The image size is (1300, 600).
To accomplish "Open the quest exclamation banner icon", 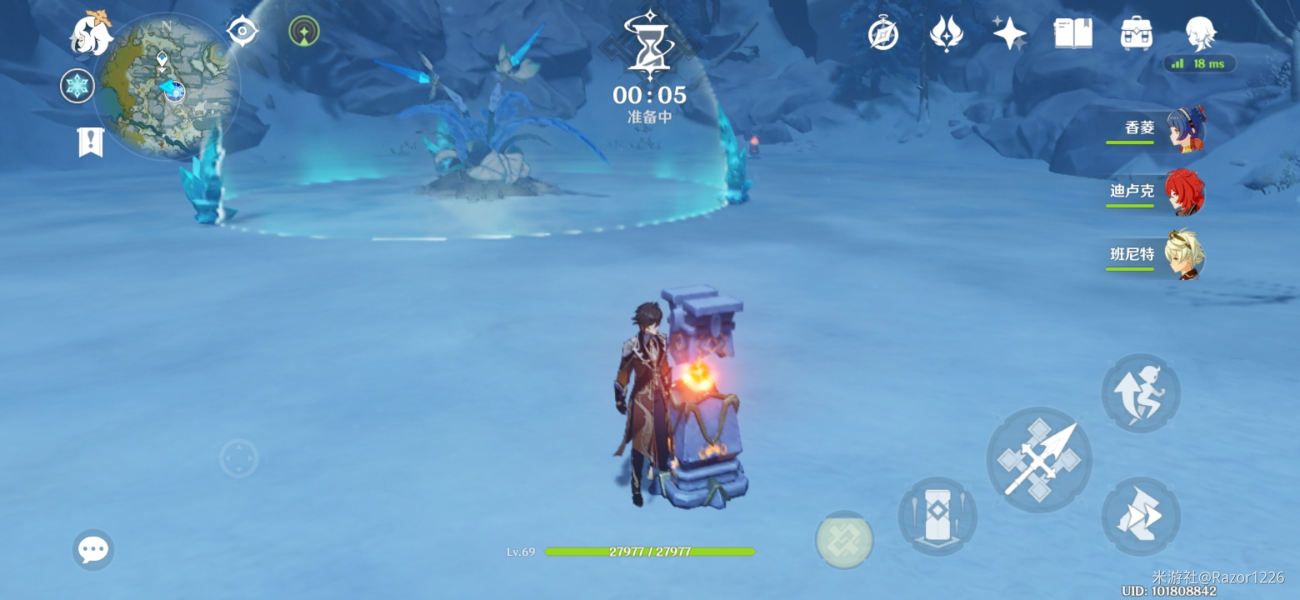I will [90, 142].
